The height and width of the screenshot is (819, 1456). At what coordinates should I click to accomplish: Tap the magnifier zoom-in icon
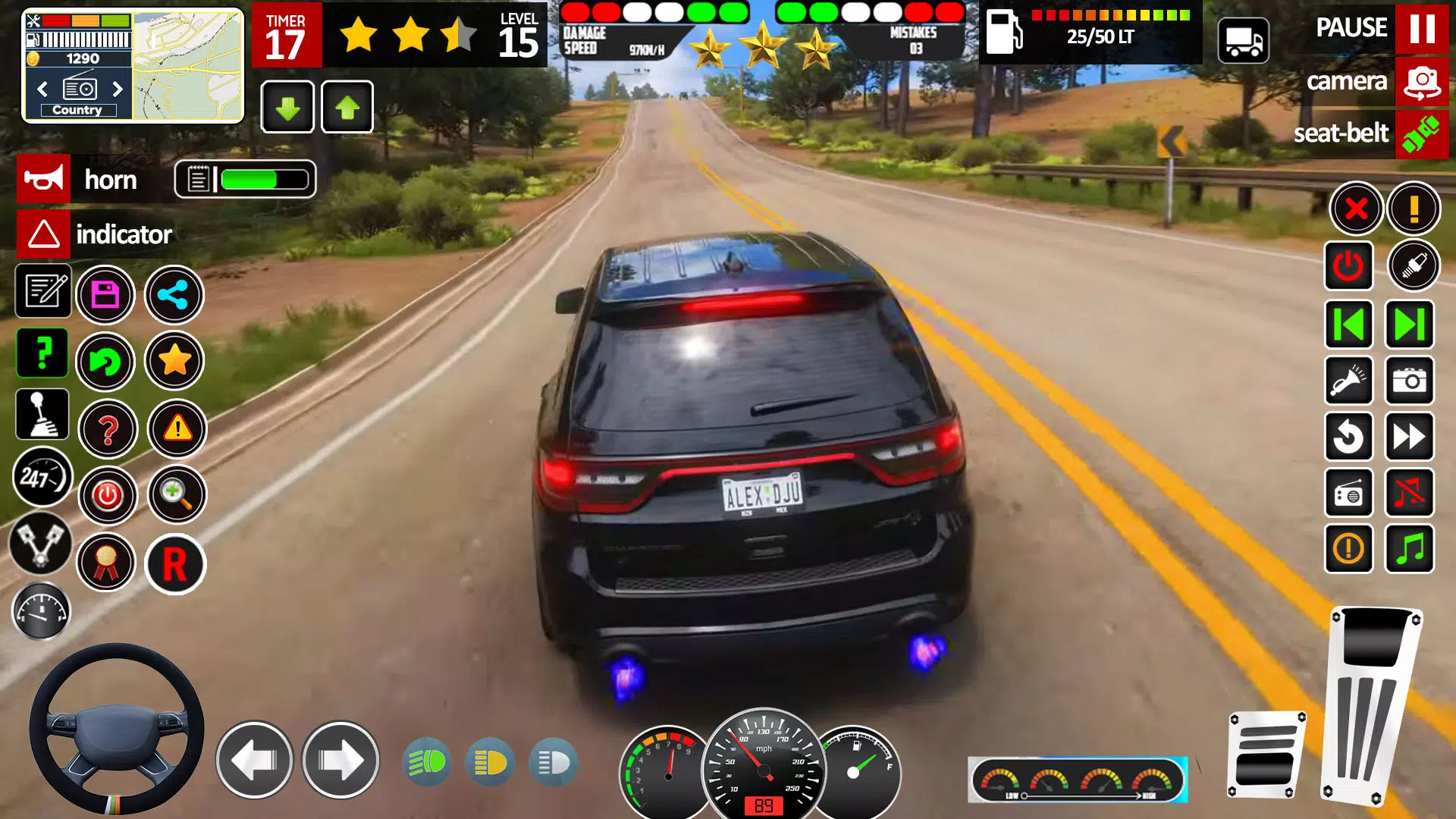176,495
